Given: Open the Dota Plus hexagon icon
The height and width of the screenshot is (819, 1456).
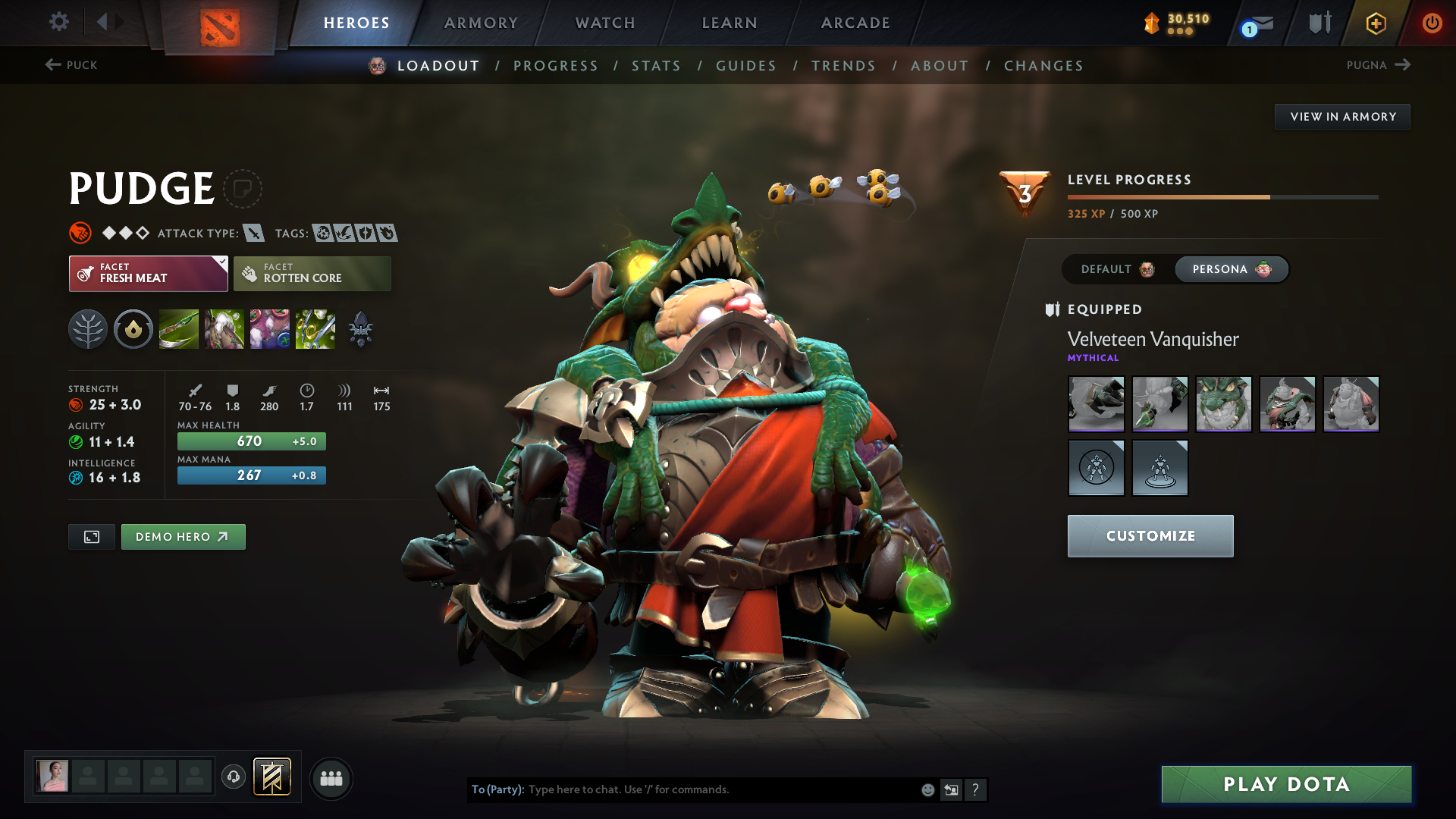Looking at the screenshot, I should coord(1376,23).
